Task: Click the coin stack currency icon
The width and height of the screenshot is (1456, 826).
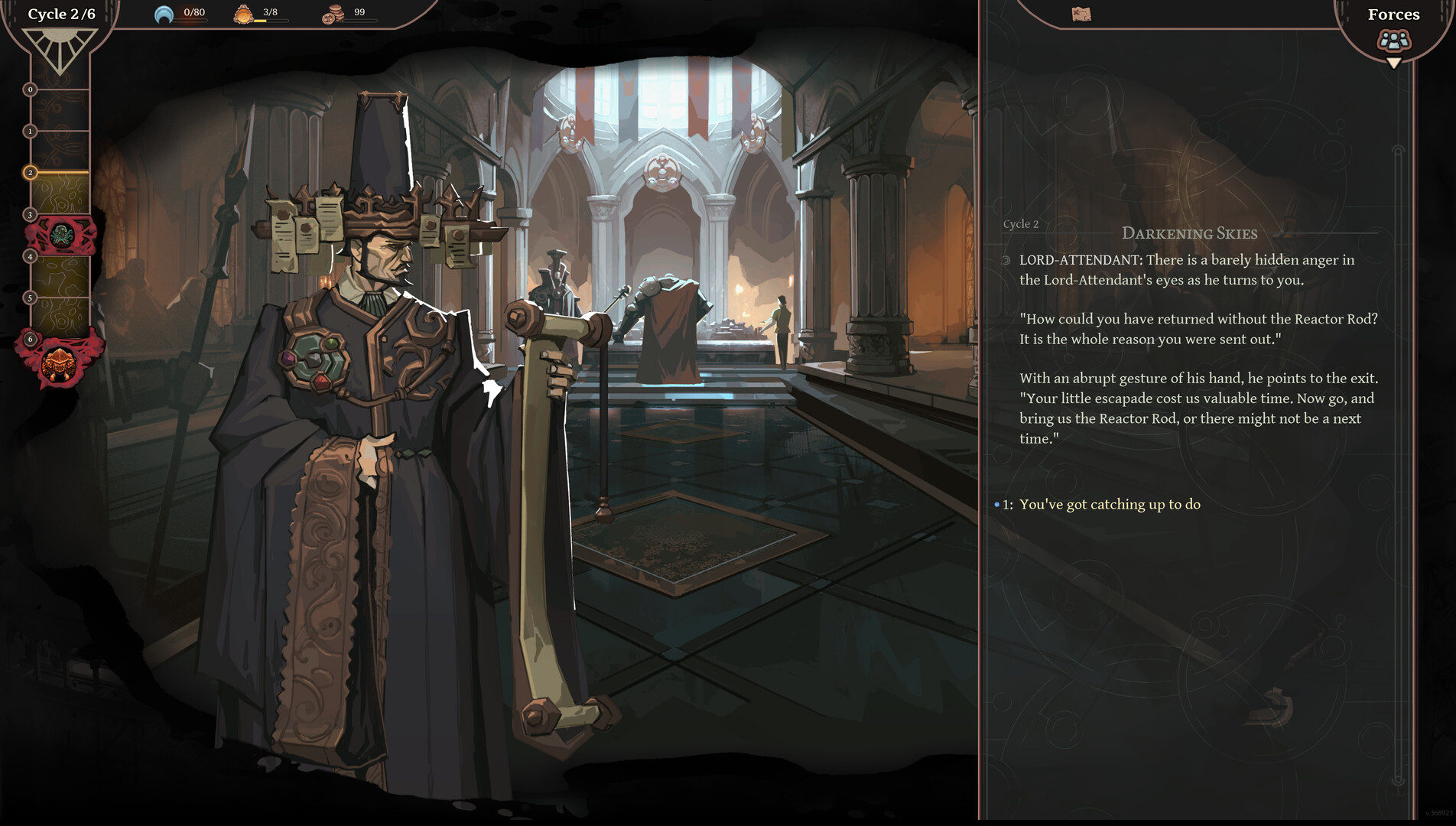Action: pyautogui.click(x=332, y=14)
